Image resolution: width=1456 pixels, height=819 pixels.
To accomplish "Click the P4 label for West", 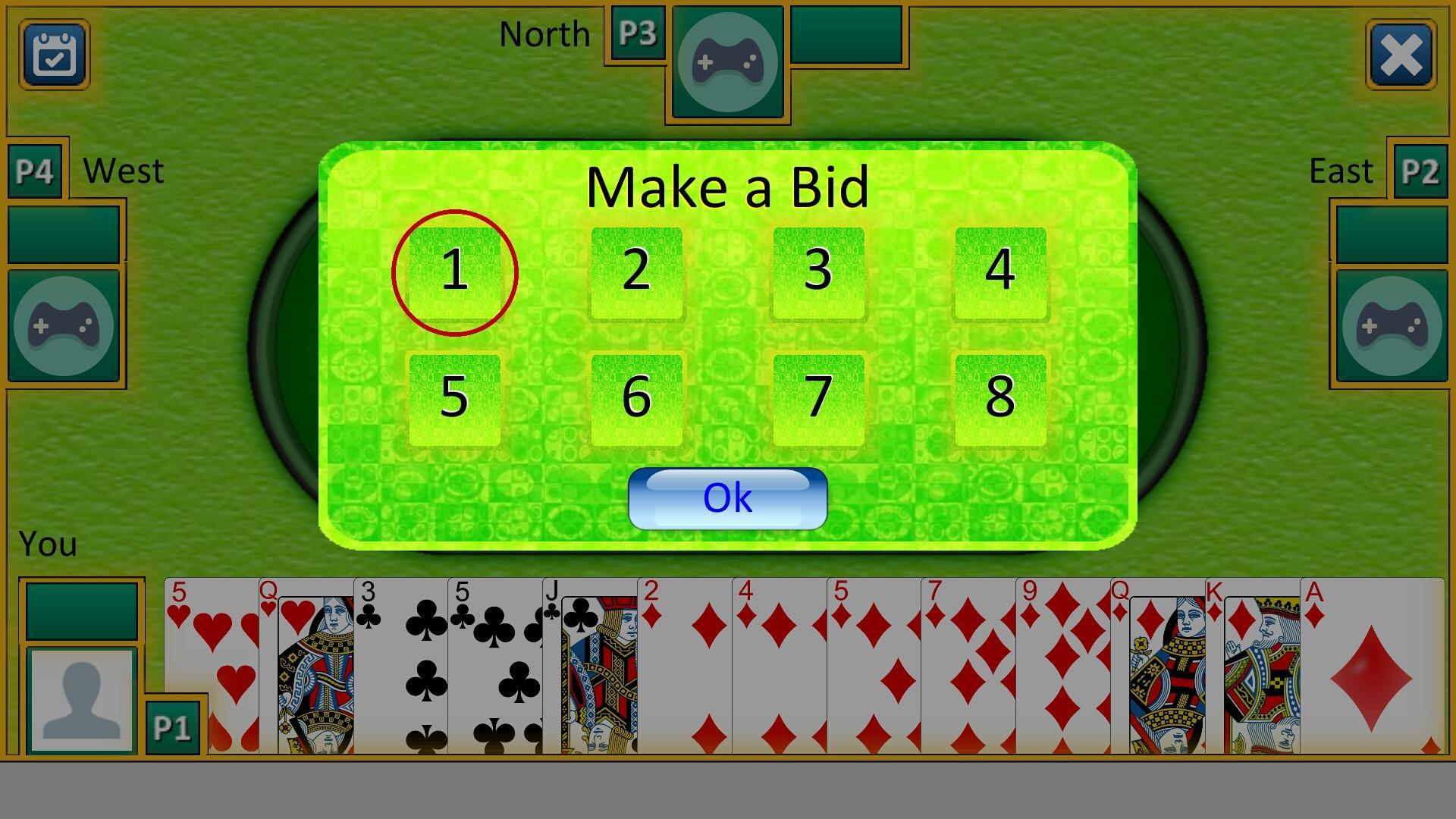I will coord(35,171).
